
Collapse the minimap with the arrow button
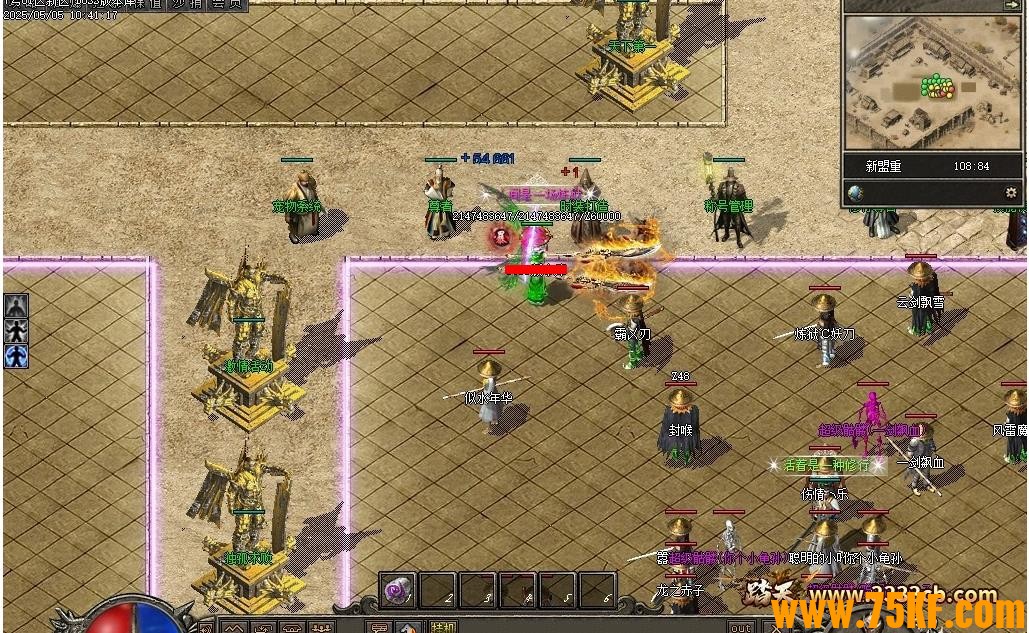[x=1011, y=5]
